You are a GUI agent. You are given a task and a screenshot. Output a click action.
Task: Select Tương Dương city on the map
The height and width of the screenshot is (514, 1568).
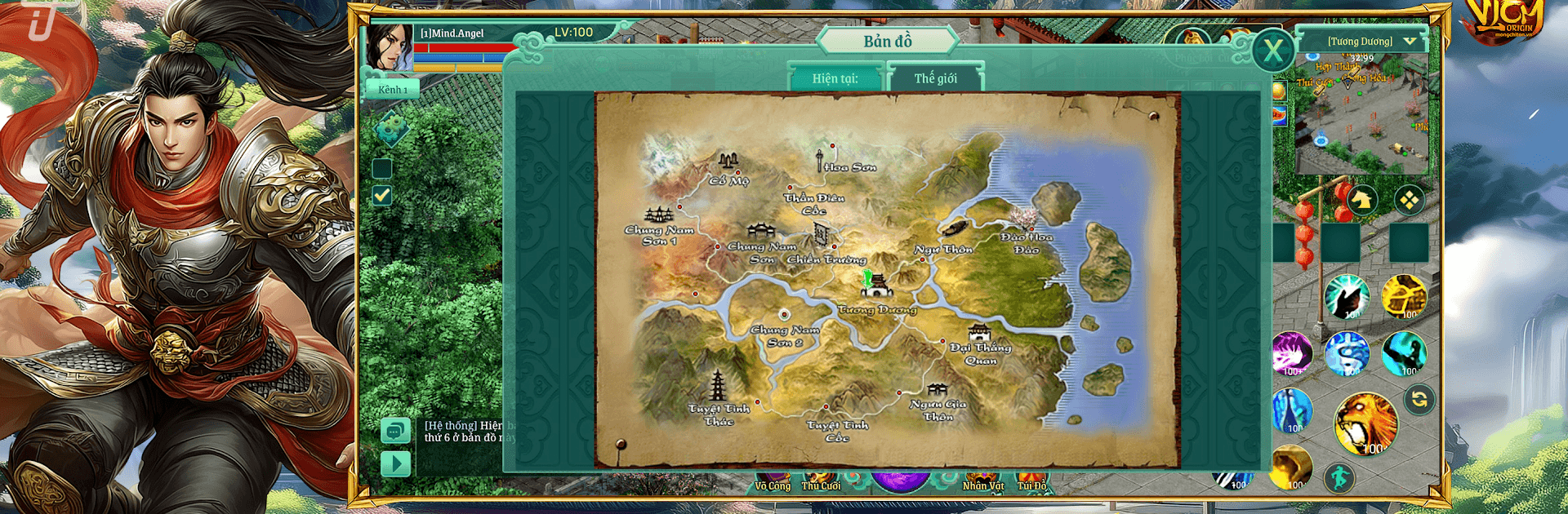point(876,286)
